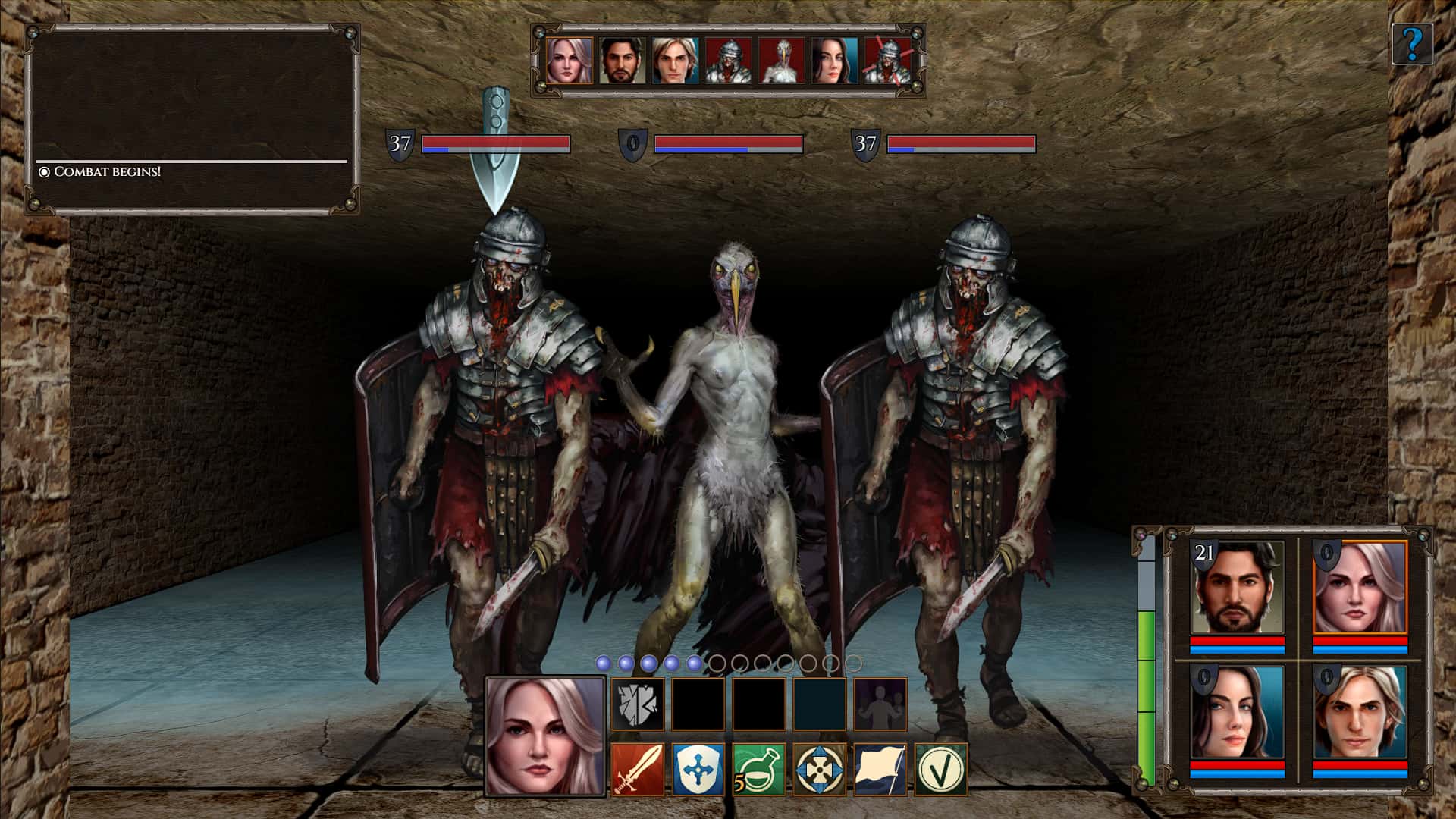Screen dimensions: 1456x819
Task: Click the Combat Begins message in the log
Action: 106,173
